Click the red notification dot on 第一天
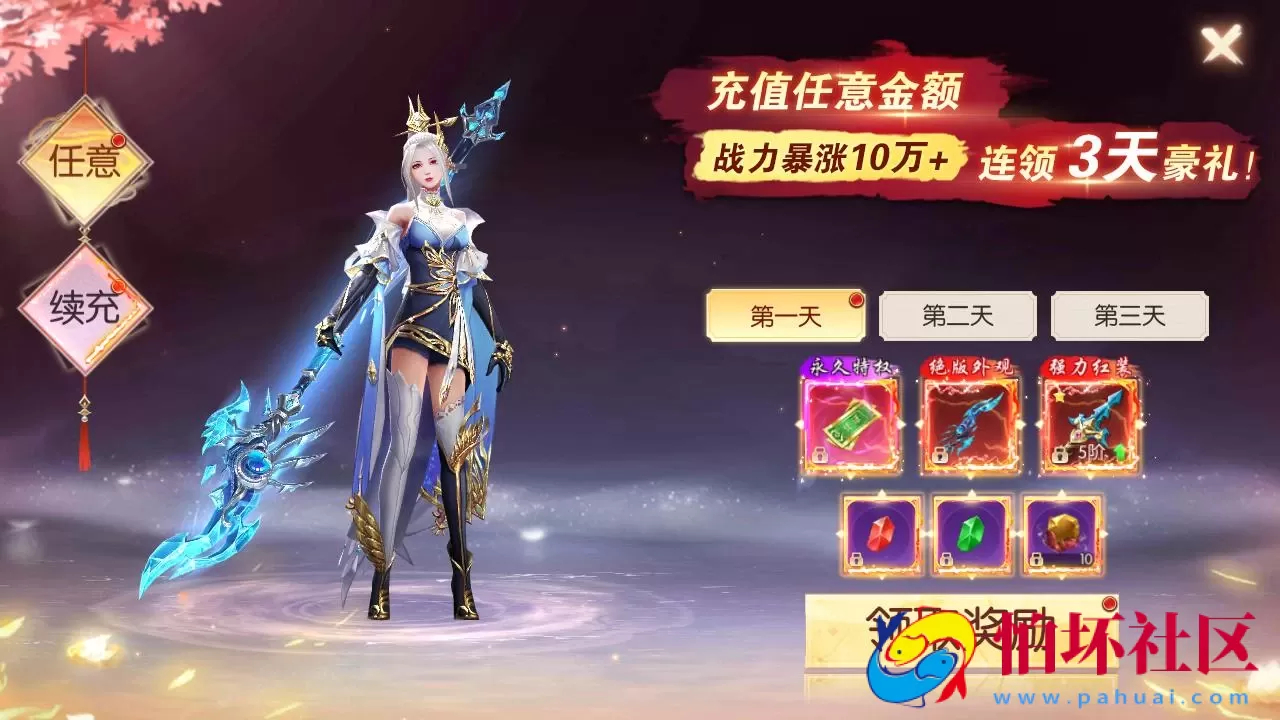The width and height of the screenshot is (1280, 720). point(856,297)
